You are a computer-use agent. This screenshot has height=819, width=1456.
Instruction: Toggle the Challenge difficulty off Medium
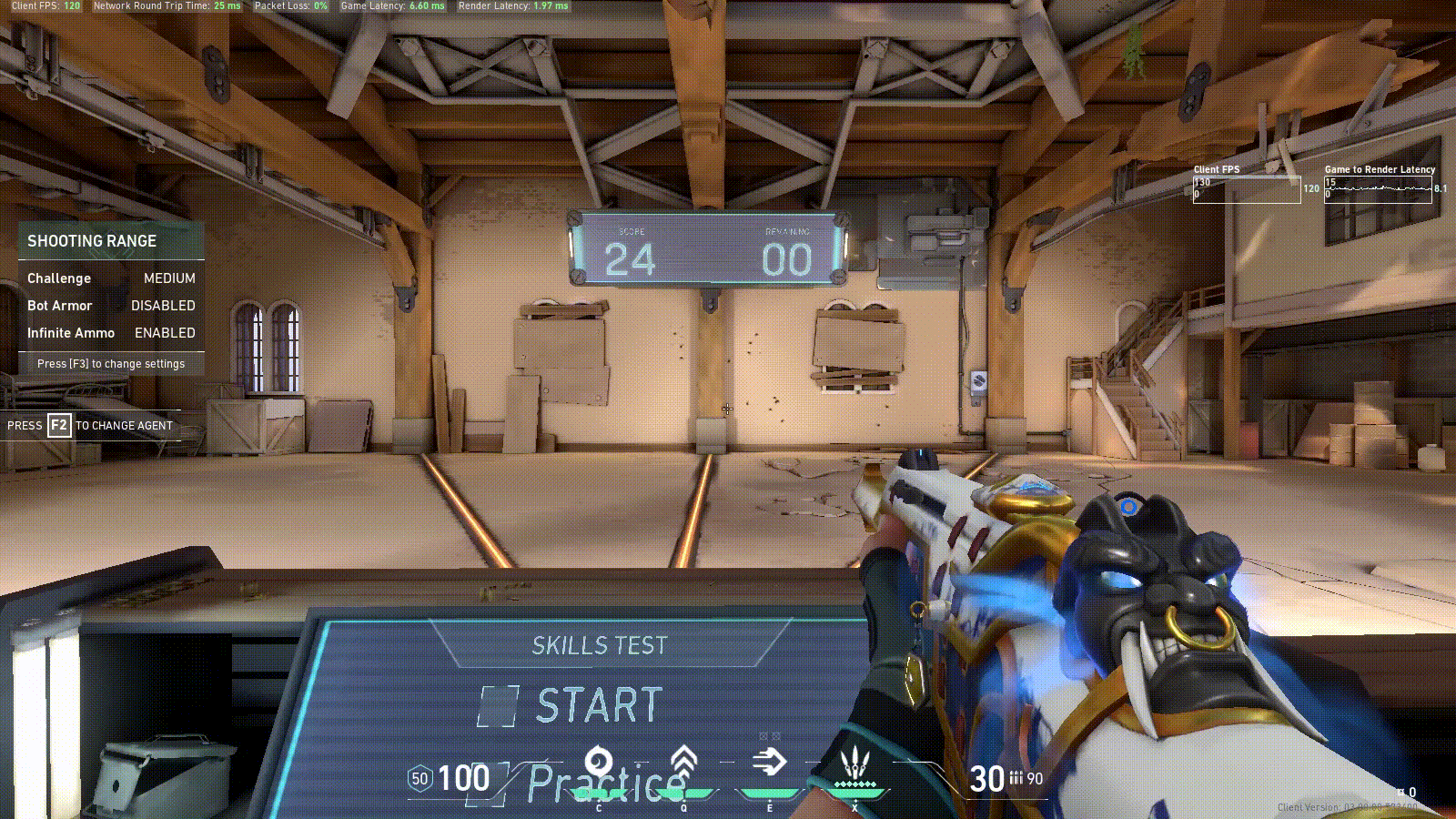point(168,278)
